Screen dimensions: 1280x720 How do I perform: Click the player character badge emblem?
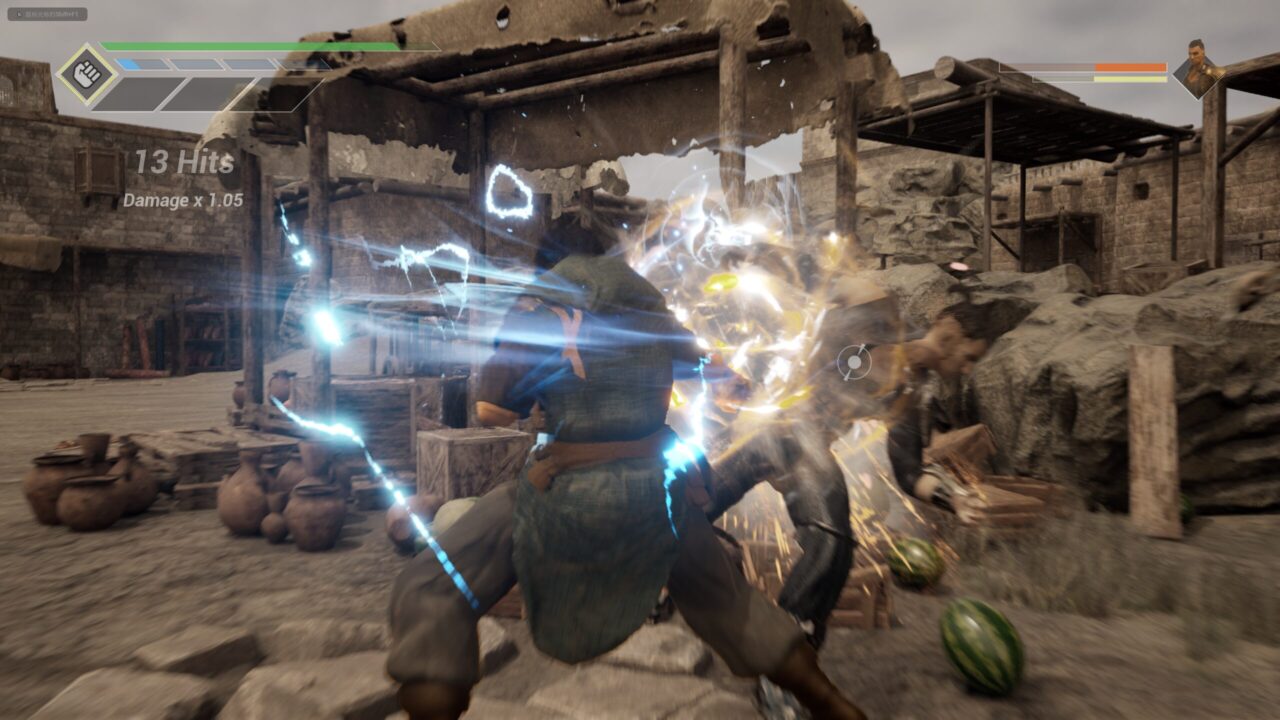[88, 72]
